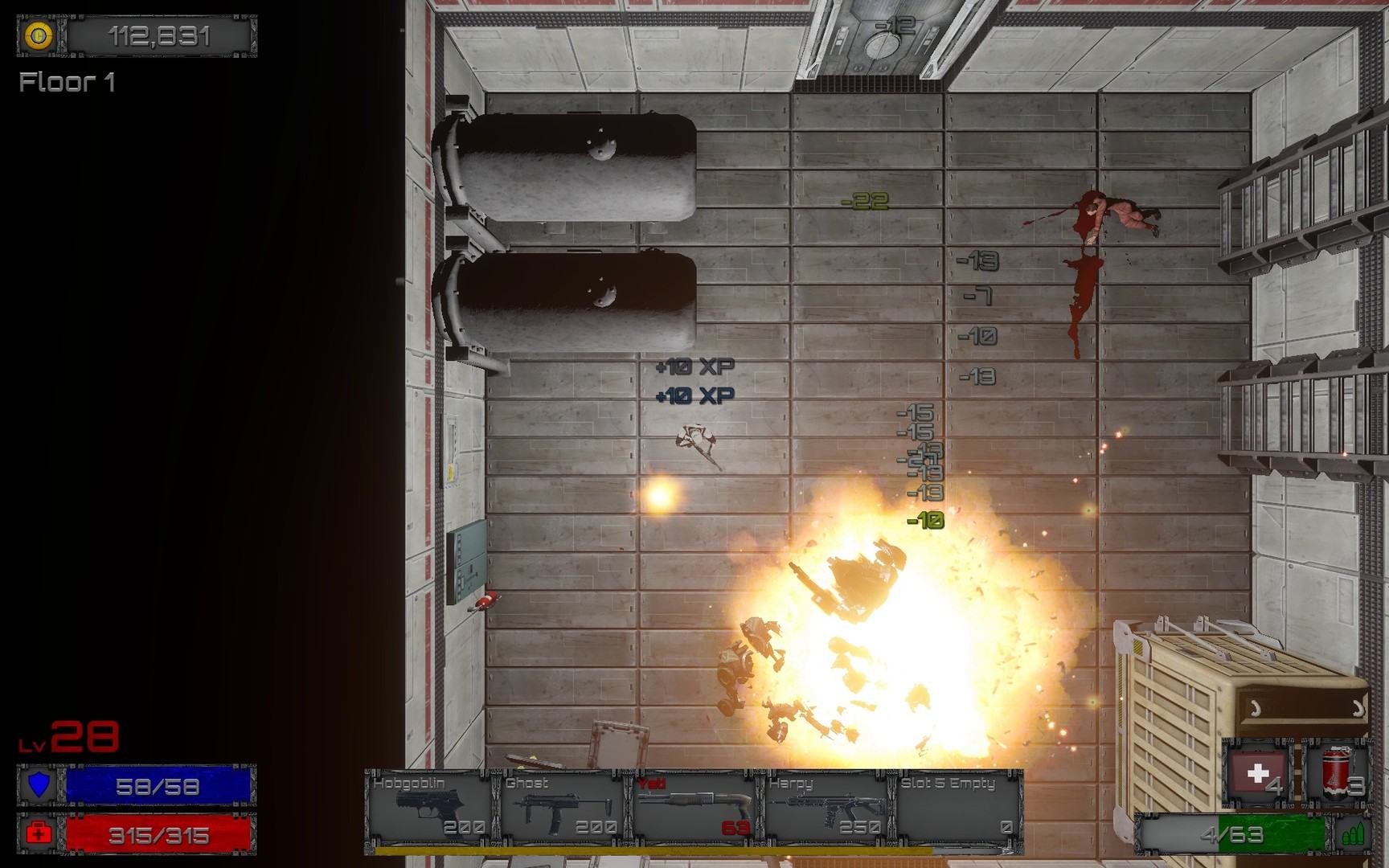This screenshot has height=868, width=1389.
Task: Select the Hobgoblin pistol weapon slot
Action: point(429,806)
